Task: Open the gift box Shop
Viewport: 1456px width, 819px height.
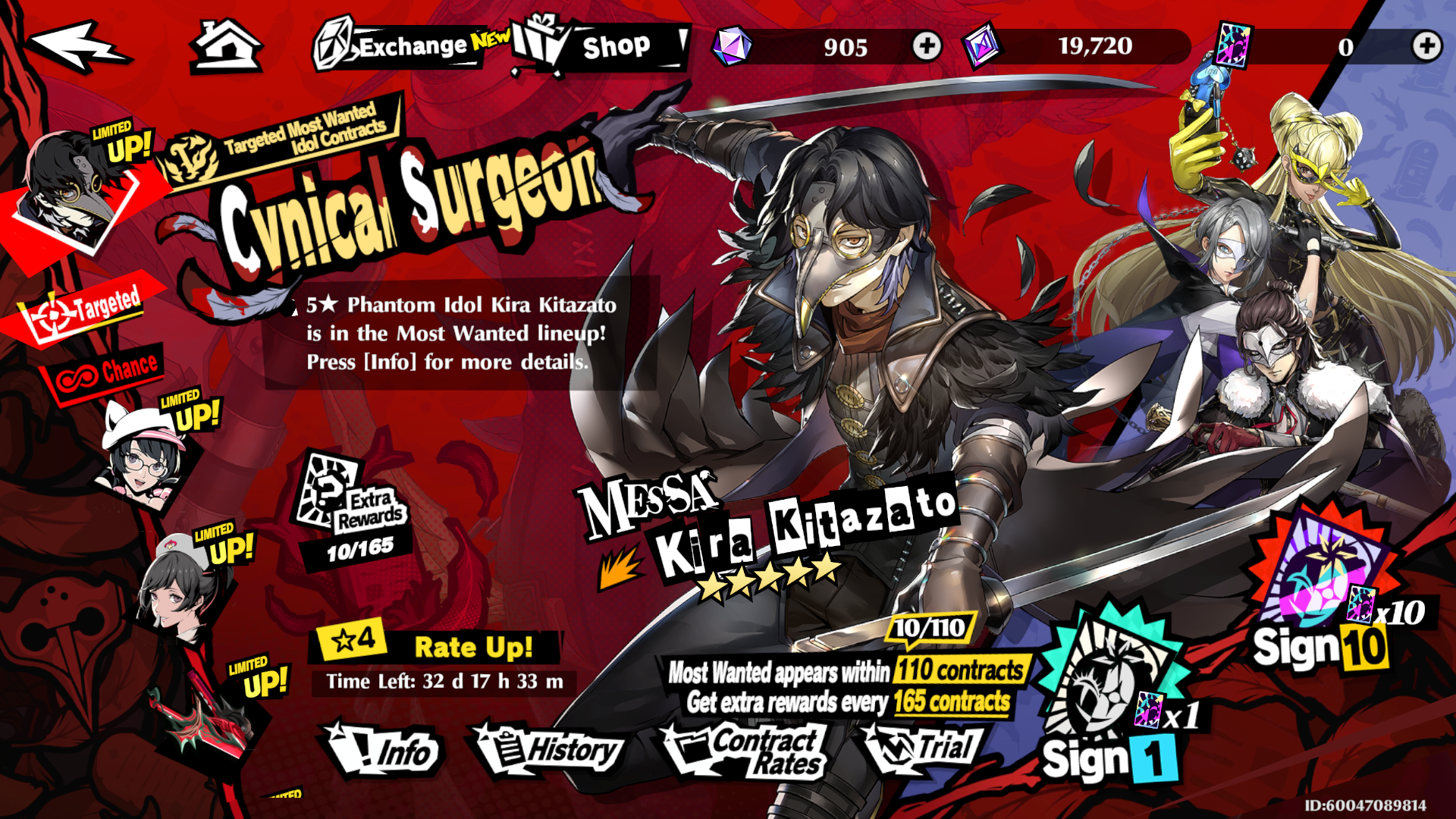Action: [x=599, y=45]
